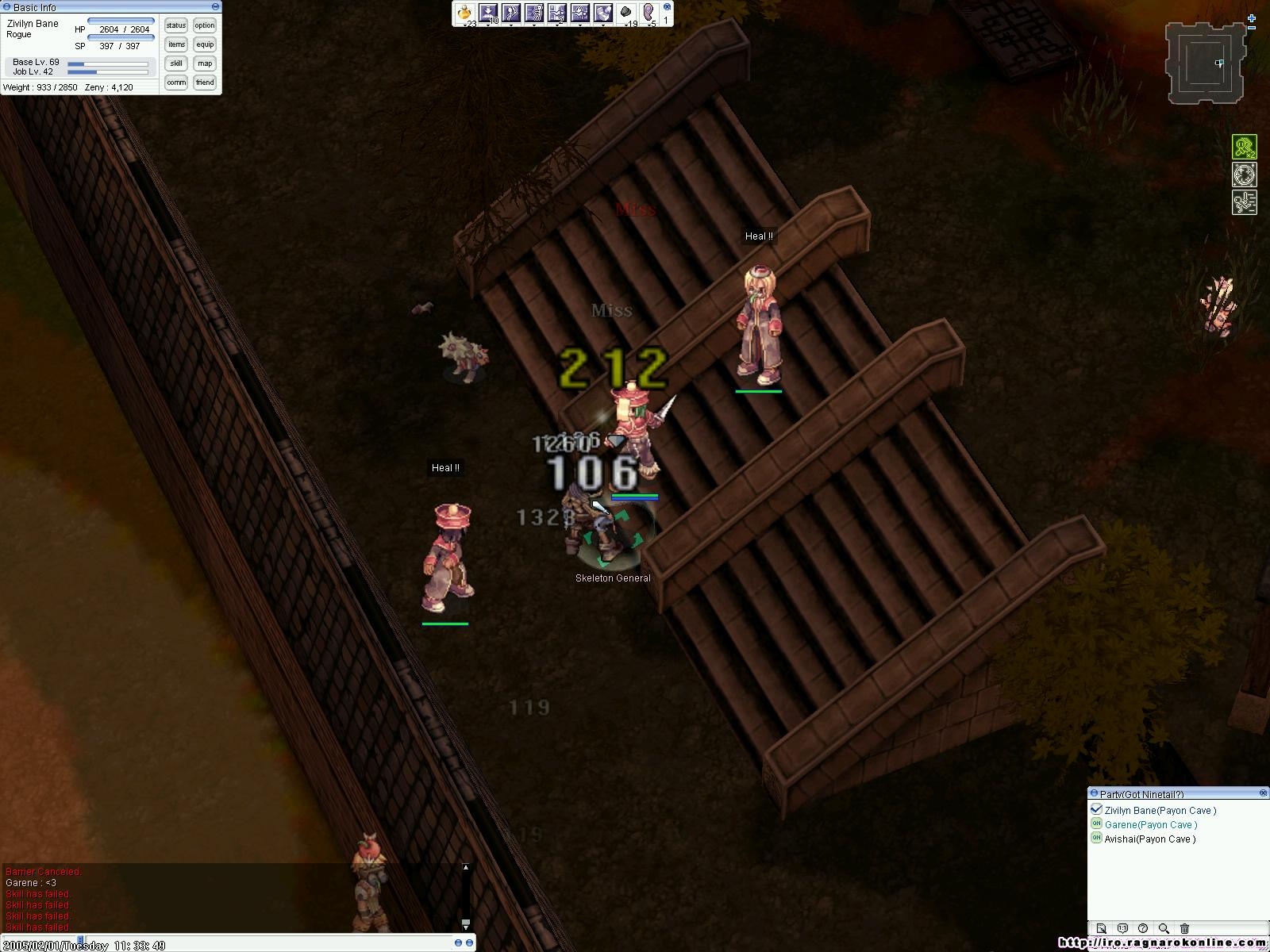
Task: Open the skill window
Action: point(176,63)
